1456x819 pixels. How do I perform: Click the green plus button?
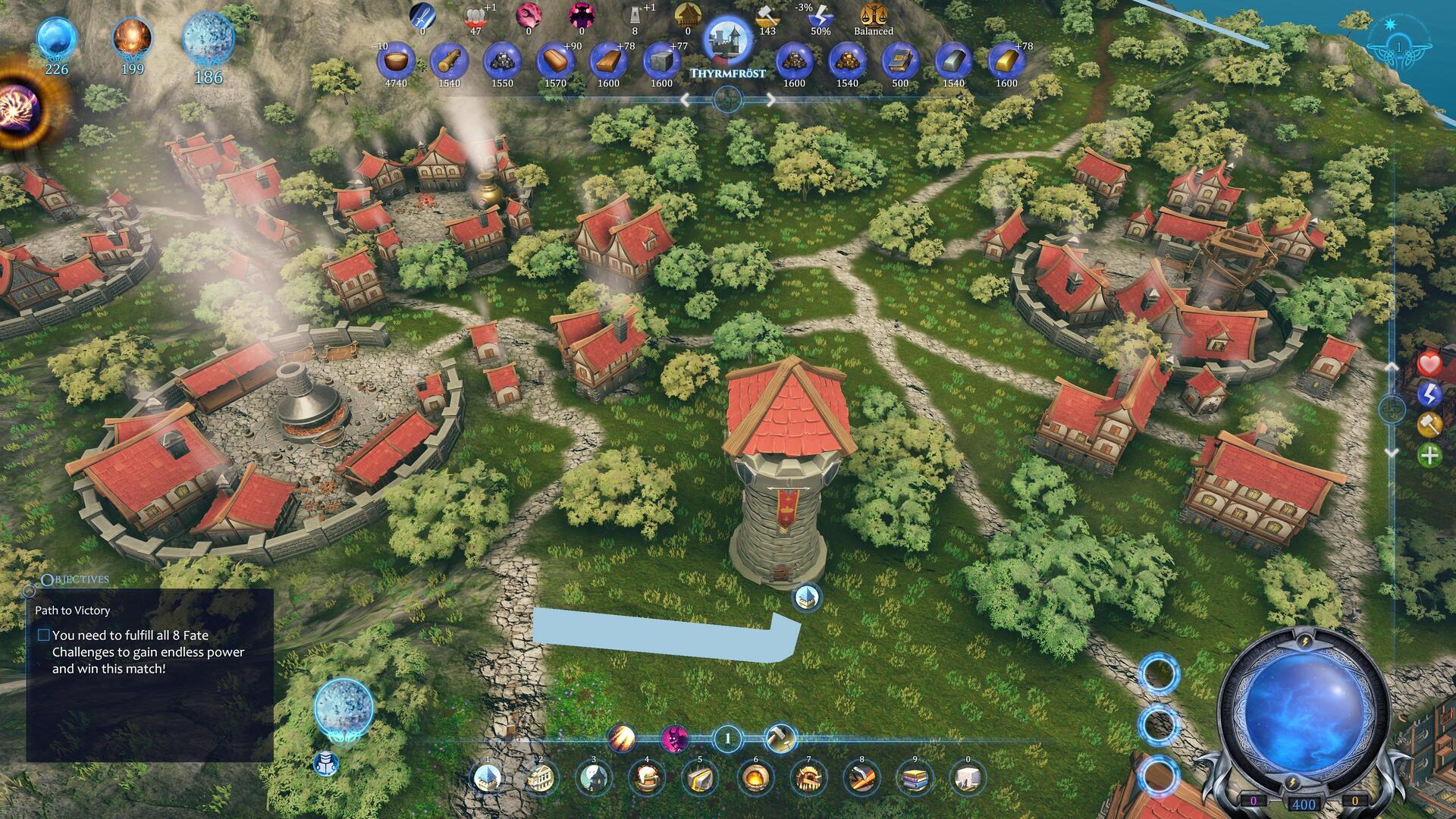pos(1429,455)
